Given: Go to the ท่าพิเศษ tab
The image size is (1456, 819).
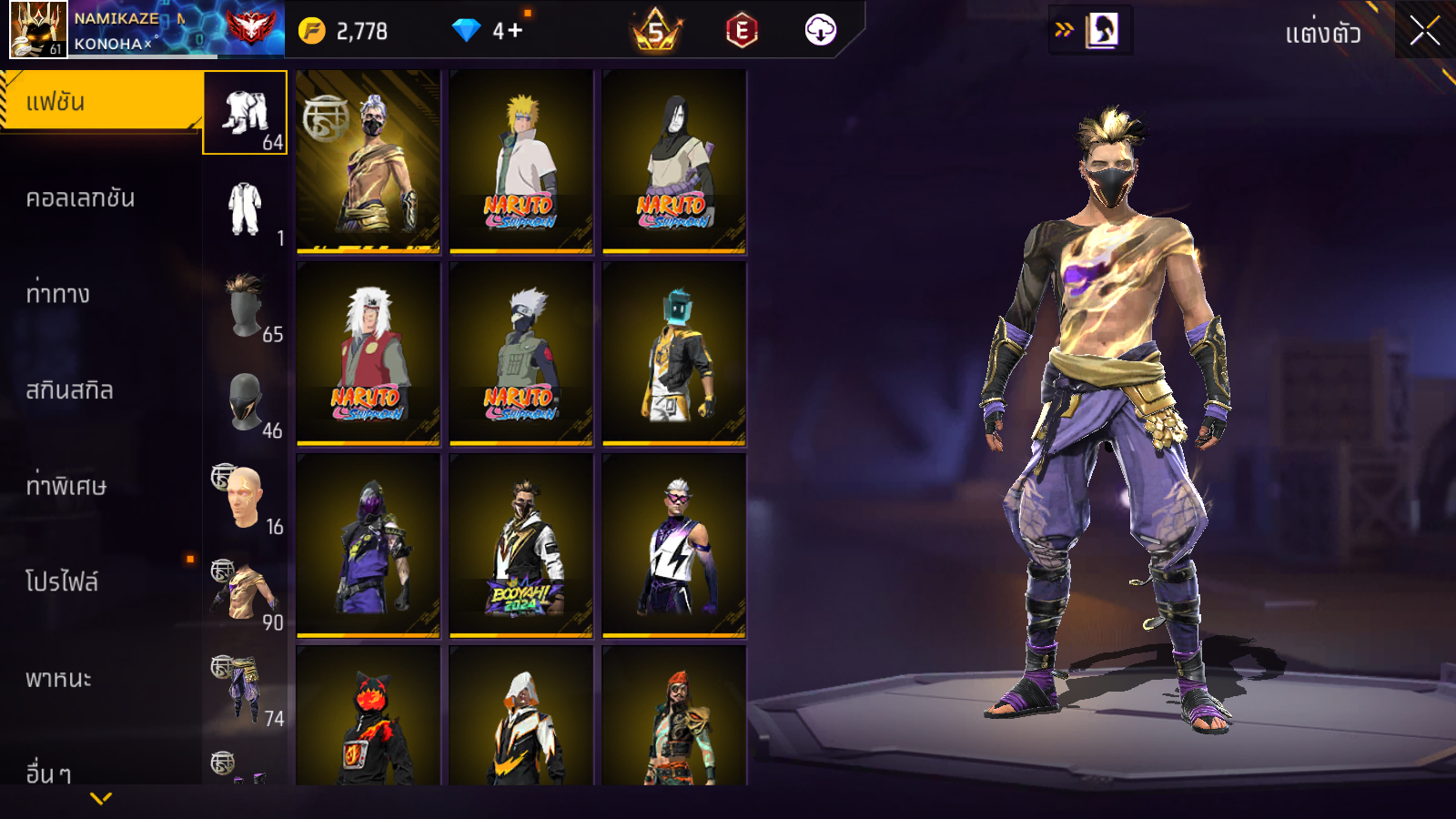Looking at the screenshot, I should 66,486.
